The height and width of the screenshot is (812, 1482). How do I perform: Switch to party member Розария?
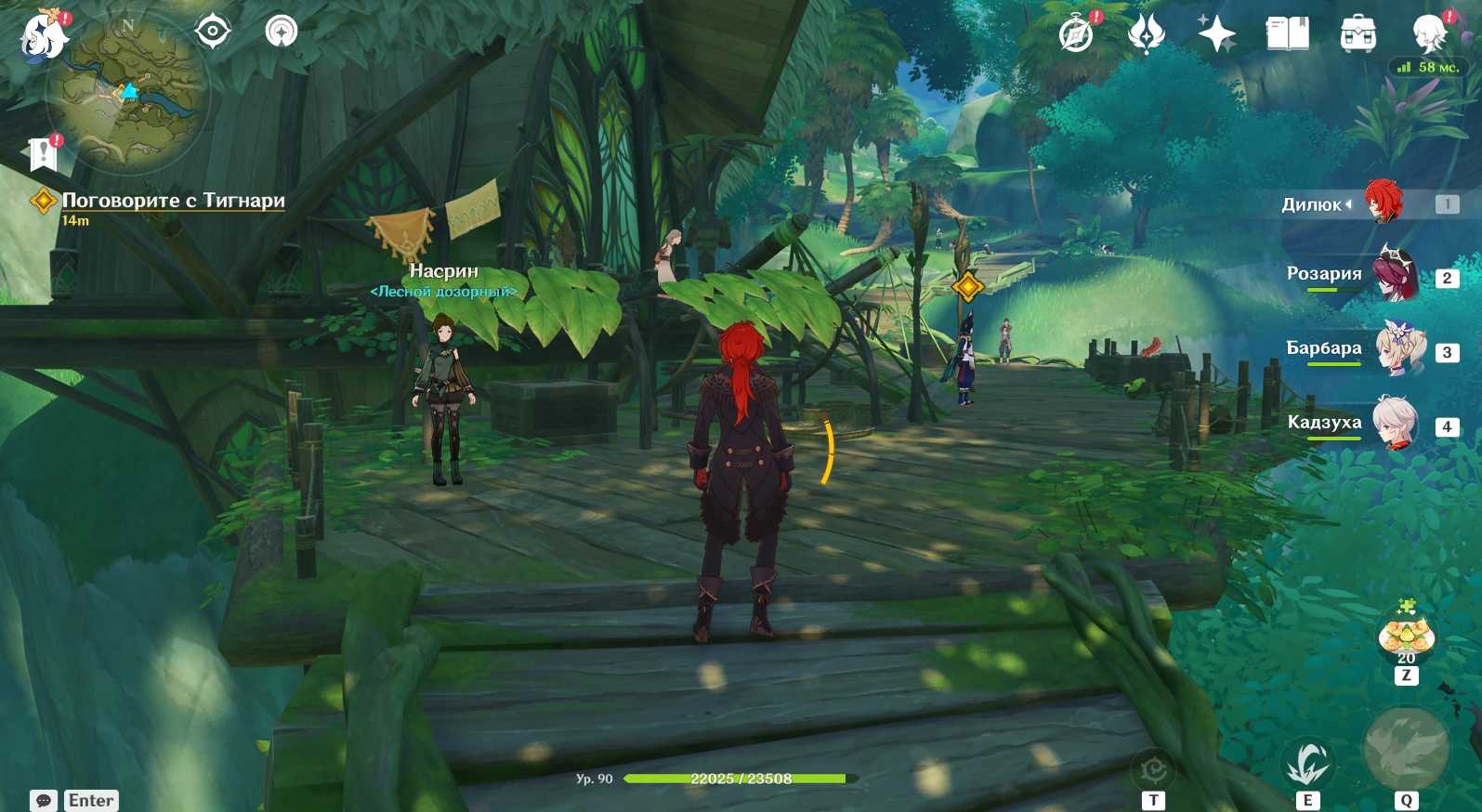[x=1394, y=275]
